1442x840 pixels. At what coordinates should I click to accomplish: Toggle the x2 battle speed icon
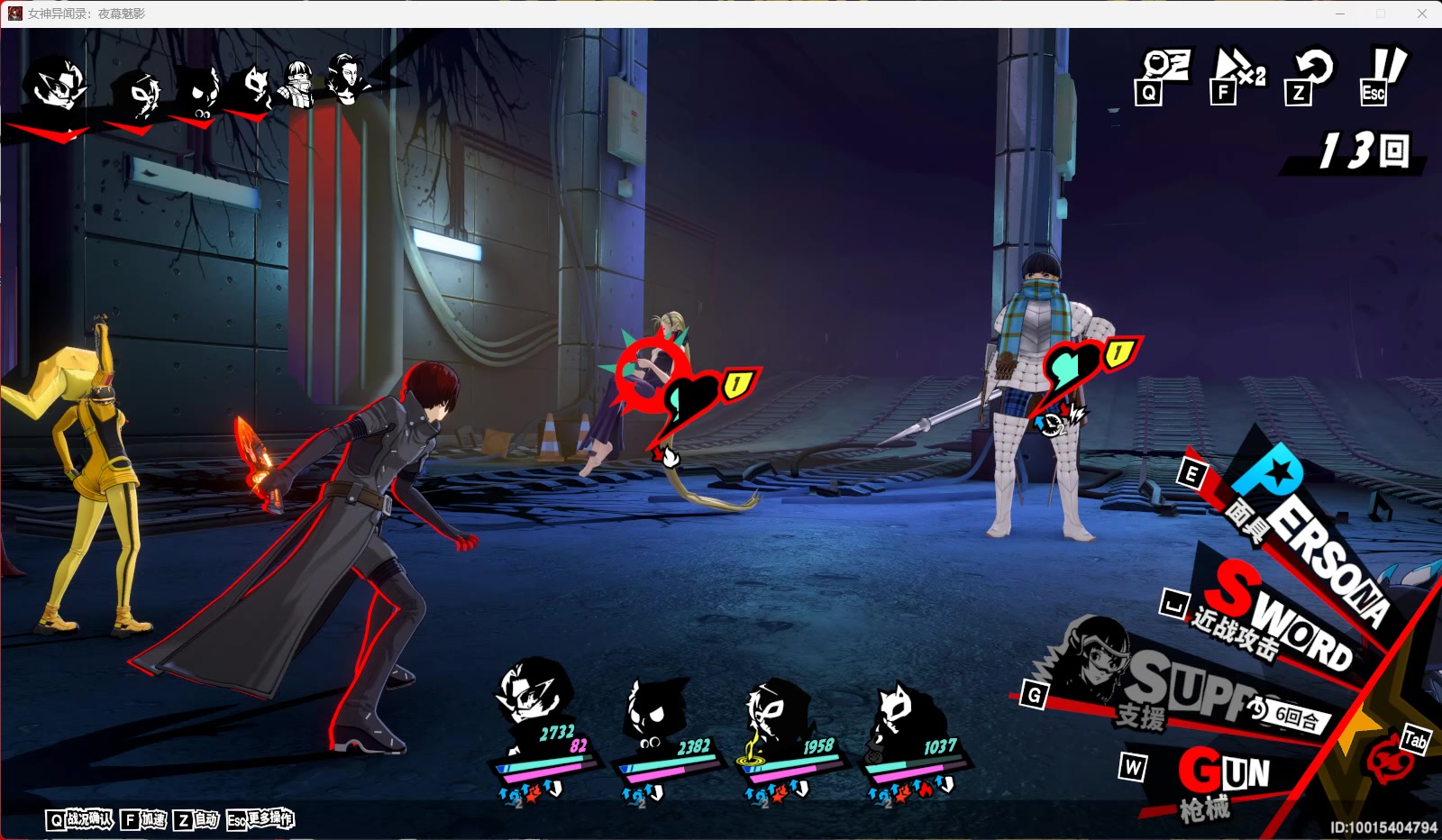click(x=1238, y=74)
